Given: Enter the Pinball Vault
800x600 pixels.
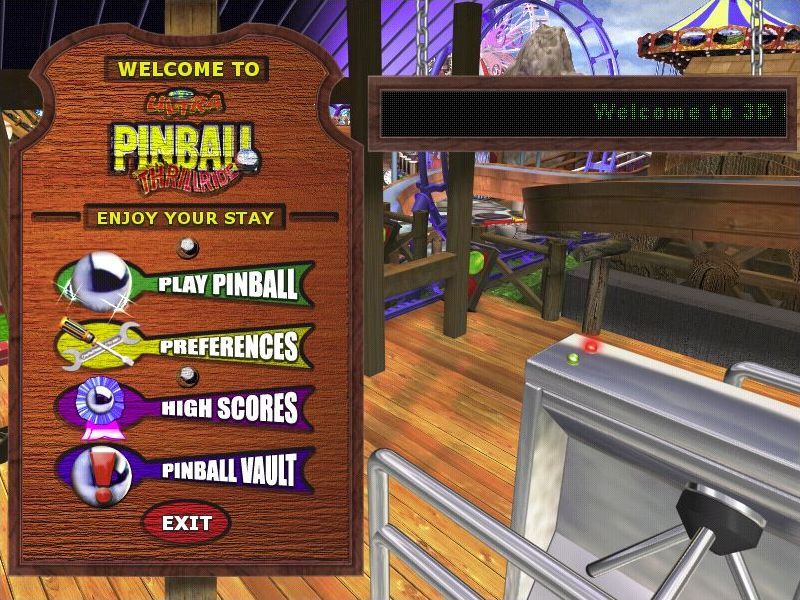Looking at the screenshot, I should coord(228,469).
